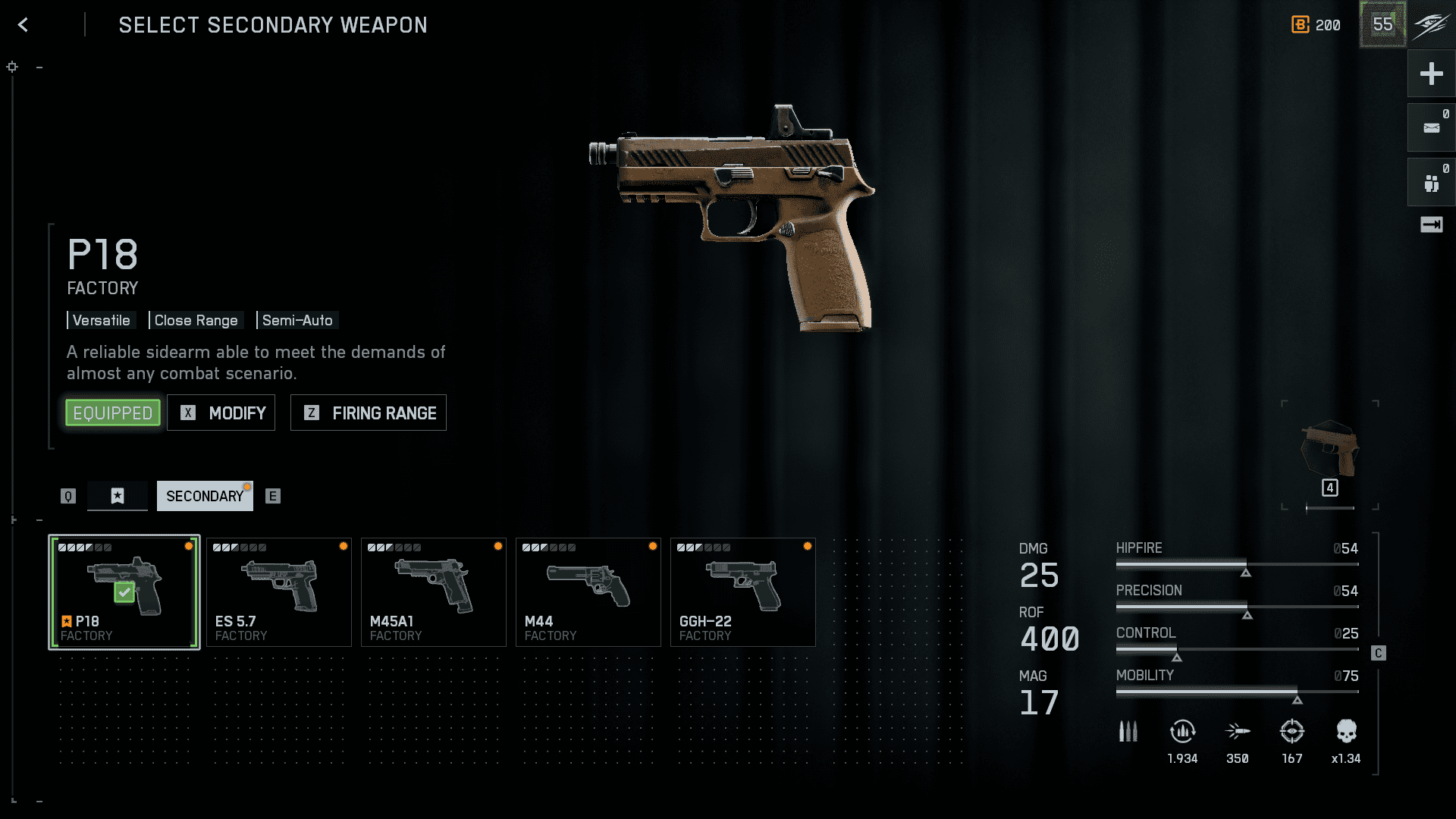The image size is (1456, 819).
Task: Select the M44 revolver
Action: click(588, 592)
